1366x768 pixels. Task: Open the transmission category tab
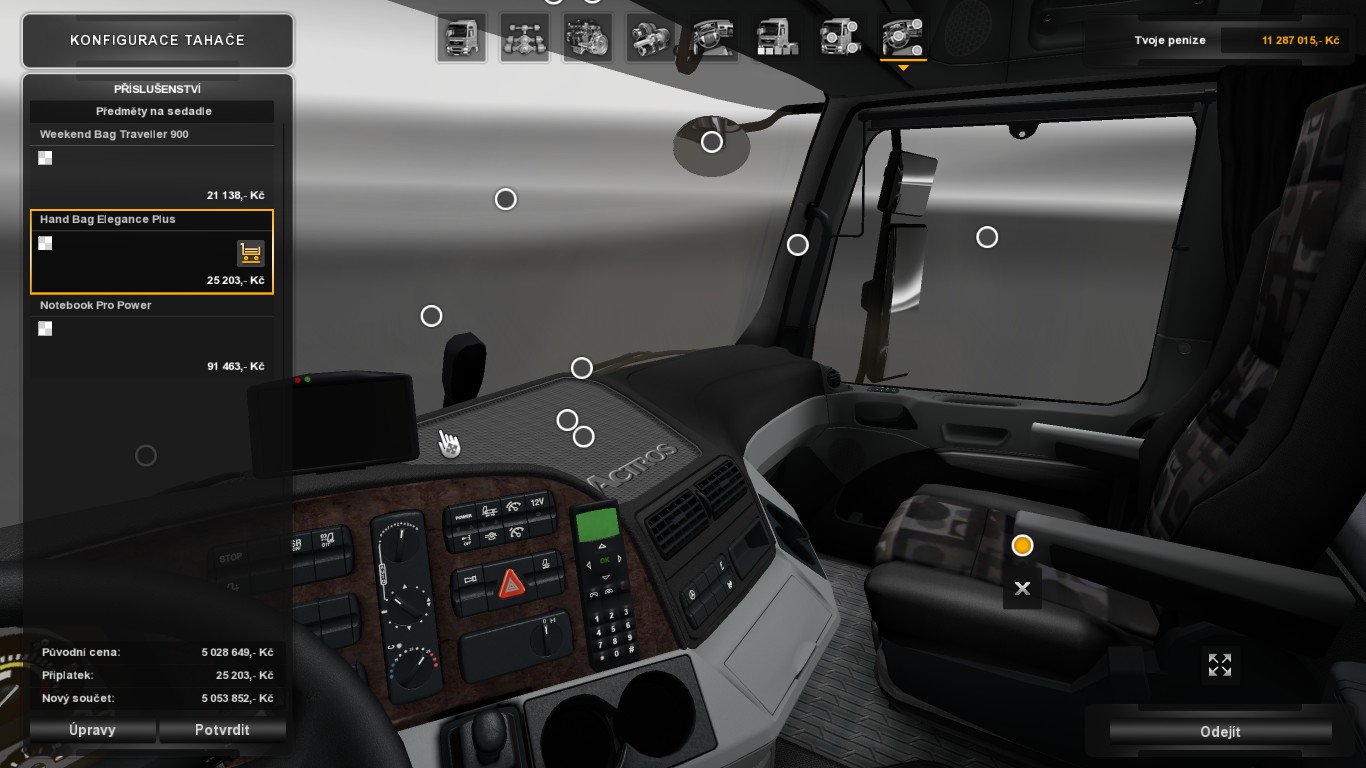point(651,38)
